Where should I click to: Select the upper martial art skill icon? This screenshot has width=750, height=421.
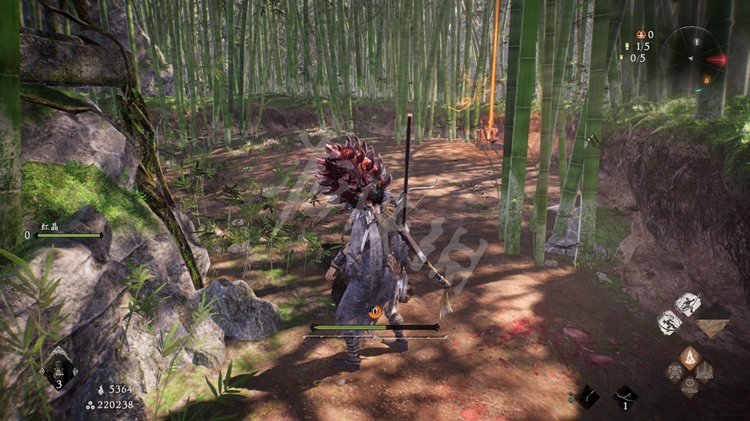tap(688, 303)
